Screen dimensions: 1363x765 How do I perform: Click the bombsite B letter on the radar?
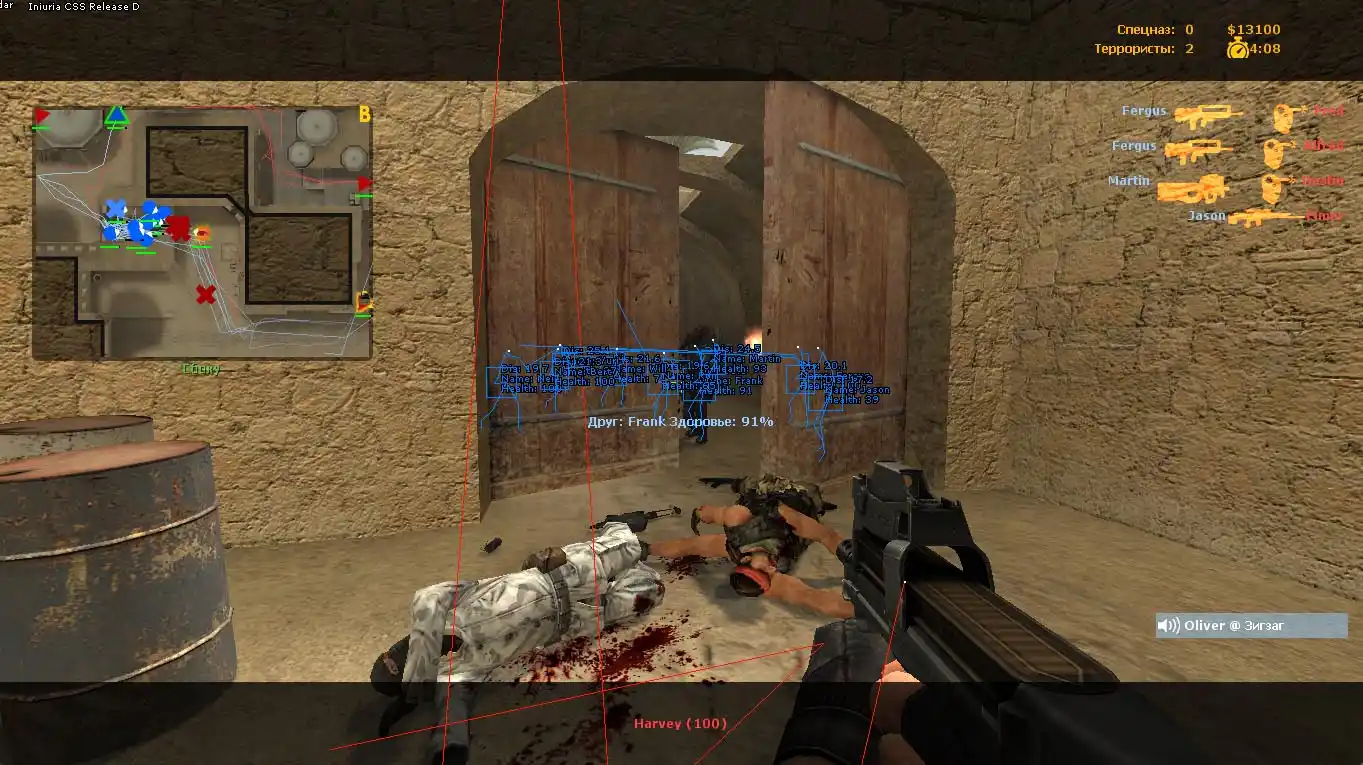(363, 114)
